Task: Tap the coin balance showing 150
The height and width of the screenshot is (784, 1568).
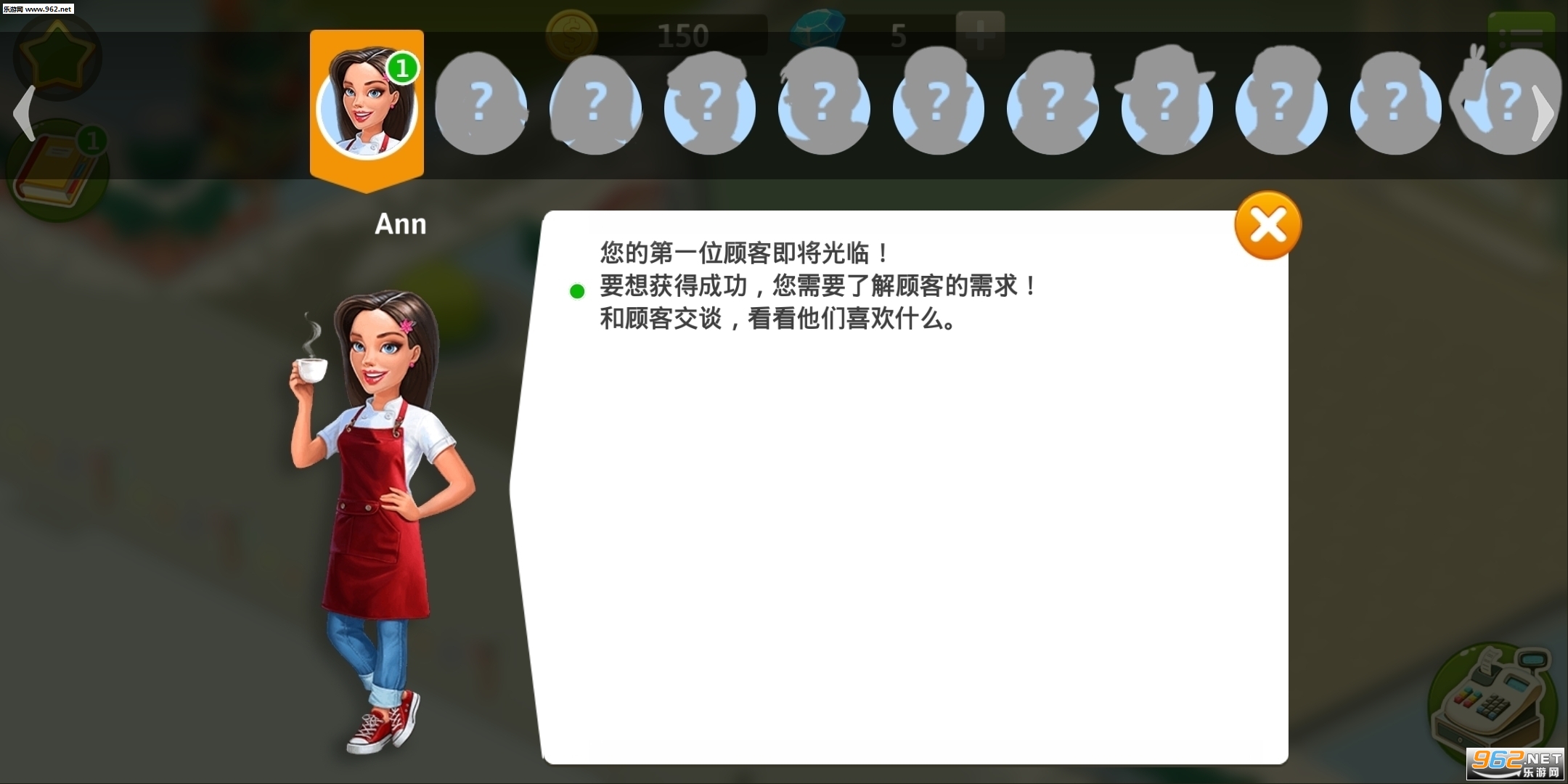Action: (x=683, y=34)
